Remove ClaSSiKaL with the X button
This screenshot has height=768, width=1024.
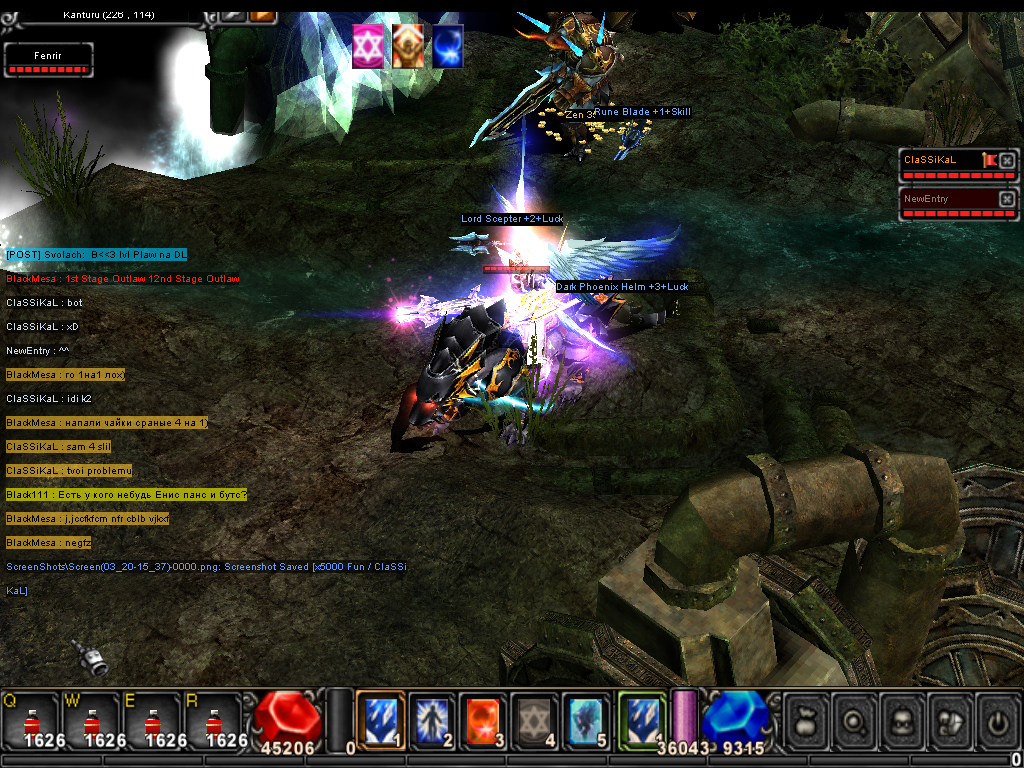(x=1007, y=160)
